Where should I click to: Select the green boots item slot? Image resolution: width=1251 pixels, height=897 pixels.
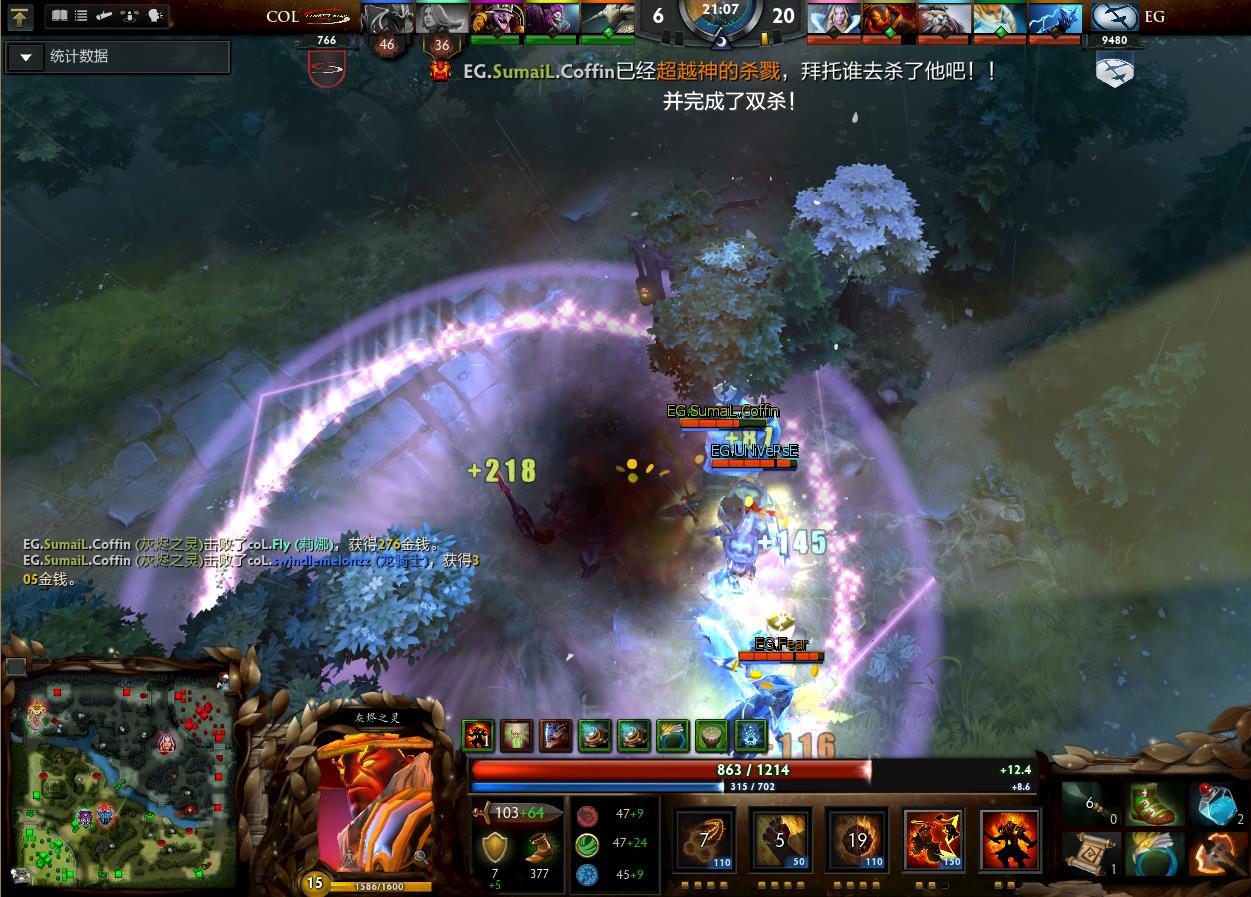pos(1152,806)
